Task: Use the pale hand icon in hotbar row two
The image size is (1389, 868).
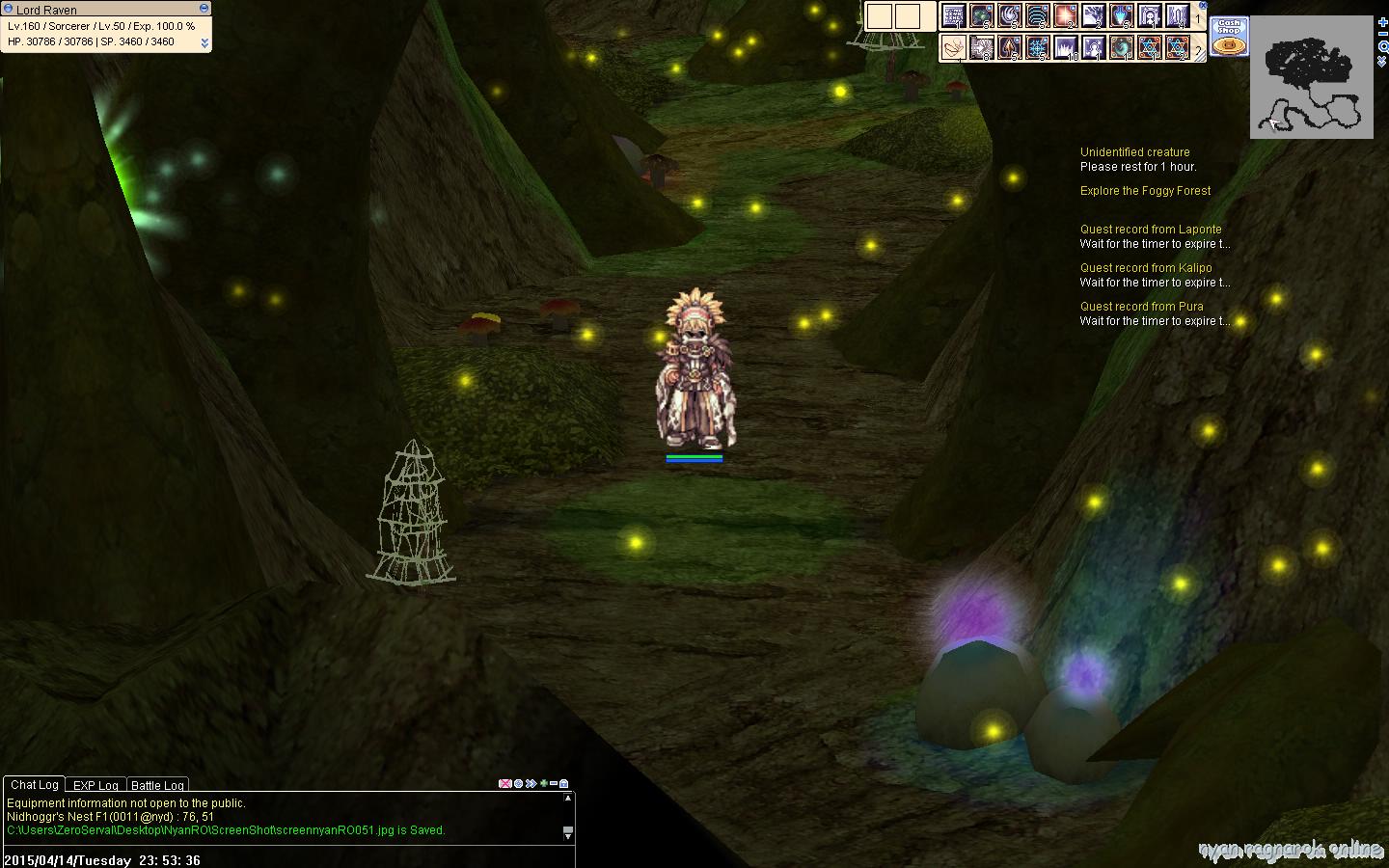Action: pos(953,47)
